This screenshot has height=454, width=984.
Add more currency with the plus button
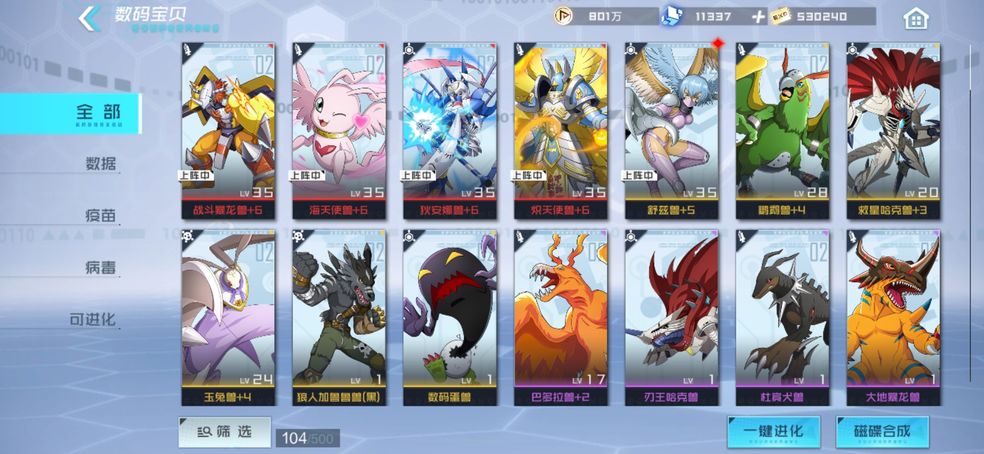point(758,16)
